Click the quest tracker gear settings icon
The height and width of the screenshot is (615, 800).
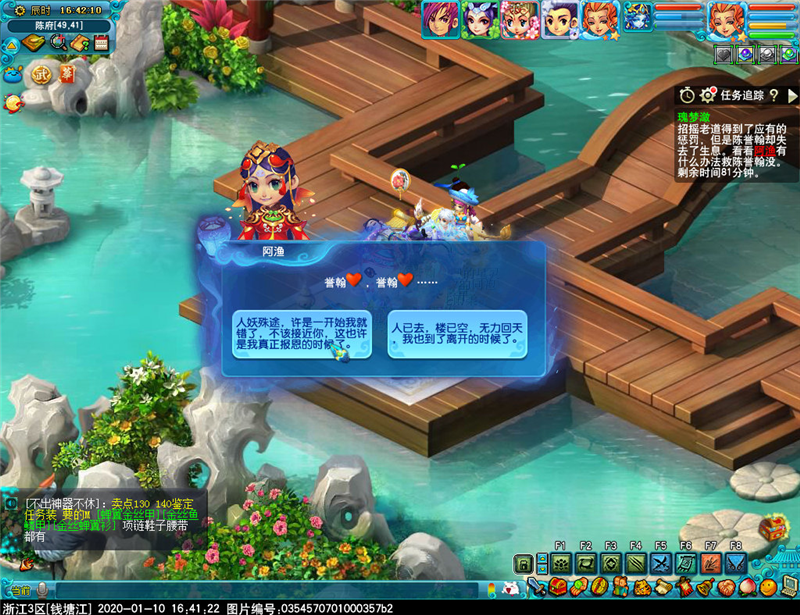point(708,95)
